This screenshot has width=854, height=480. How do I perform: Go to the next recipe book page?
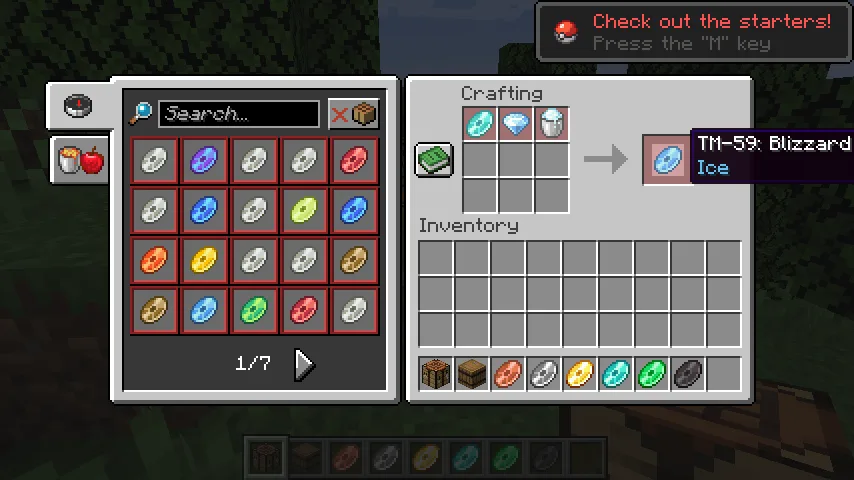click(x=304, y=365)
